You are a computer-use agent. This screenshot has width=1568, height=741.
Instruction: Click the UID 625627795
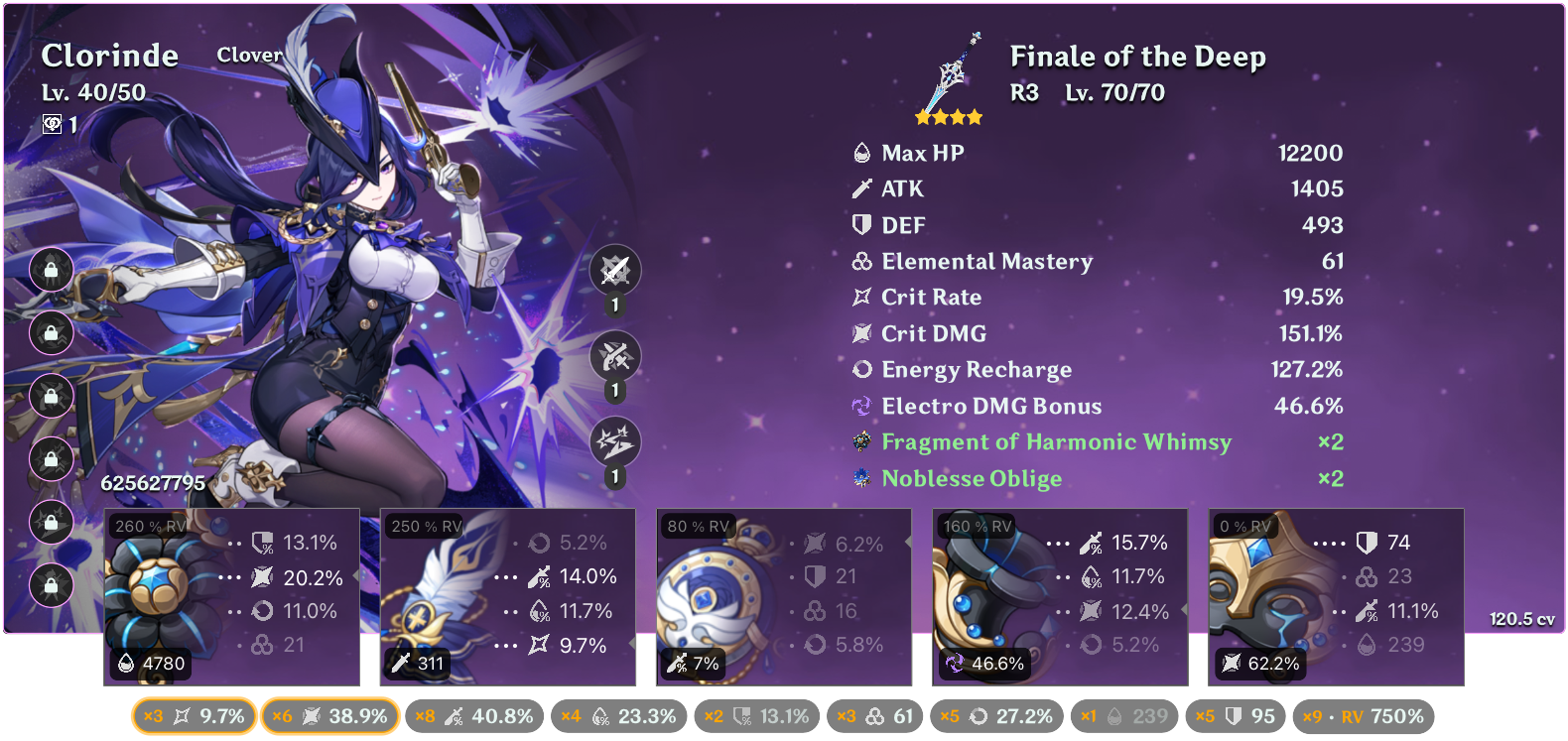pos(154,484)
